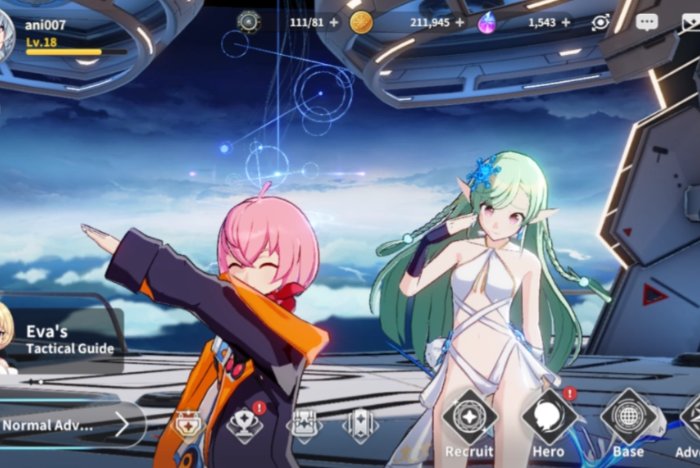Open the trophy icon with red alert
Viewport: 700px width, 468px height.
pos(245,425)
